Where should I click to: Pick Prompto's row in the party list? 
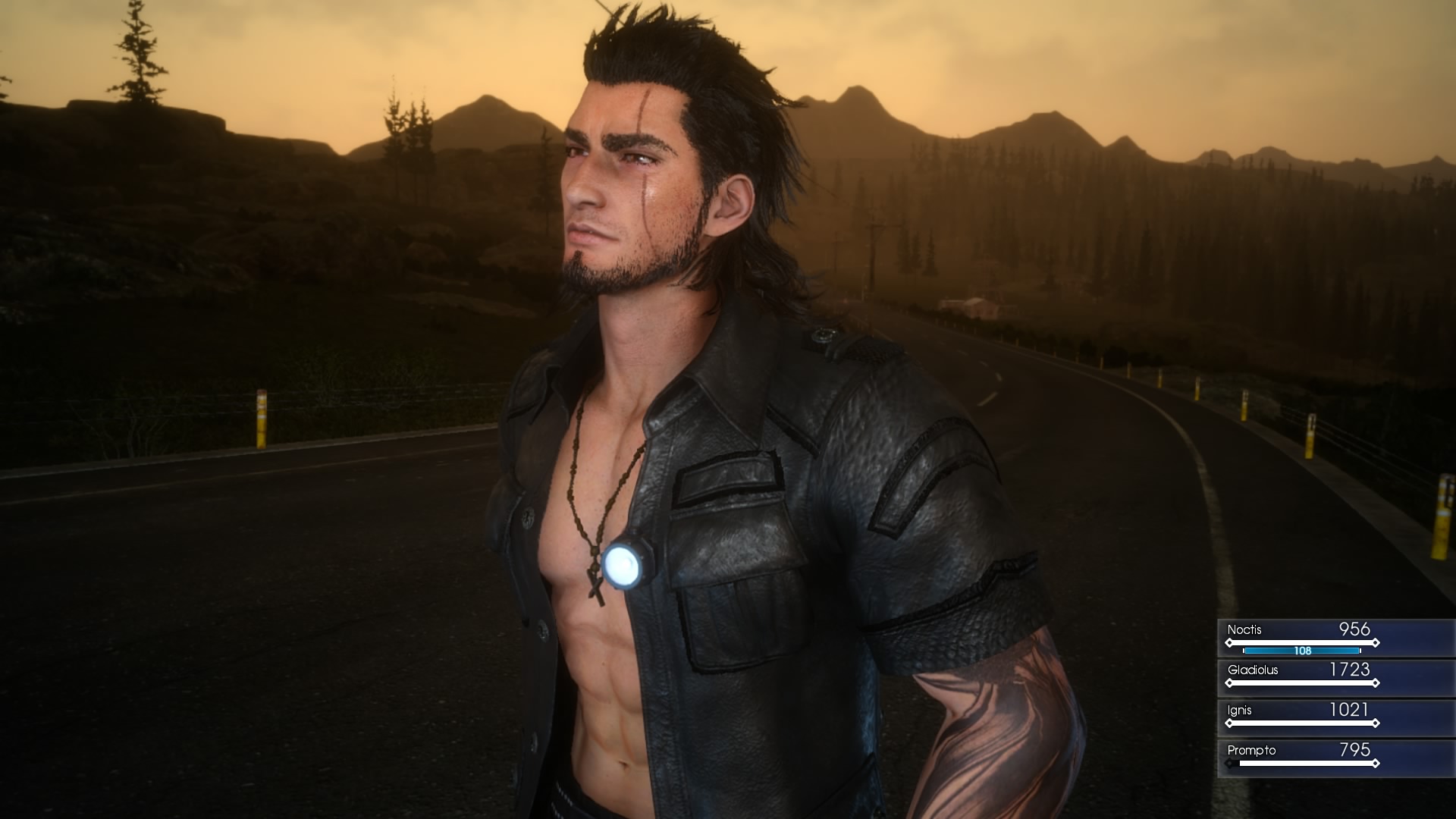(1335, 758)
